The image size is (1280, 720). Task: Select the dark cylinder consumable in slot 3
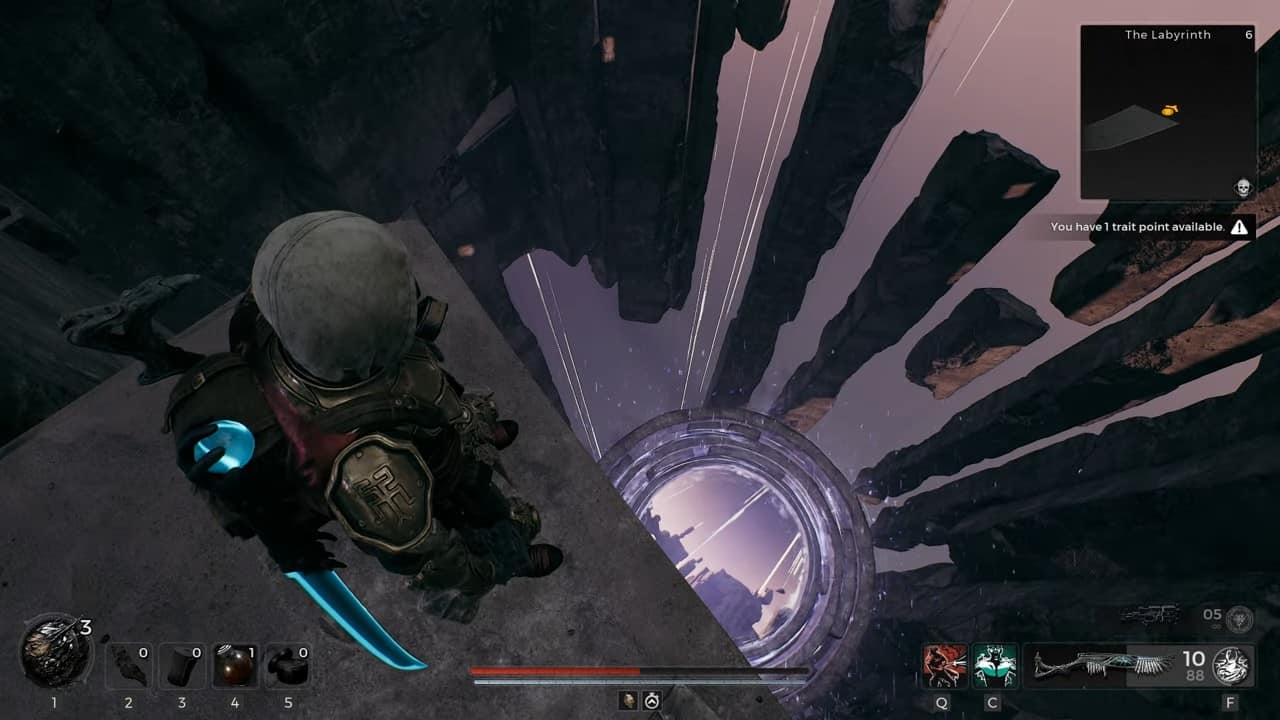[x=182, y=666]
